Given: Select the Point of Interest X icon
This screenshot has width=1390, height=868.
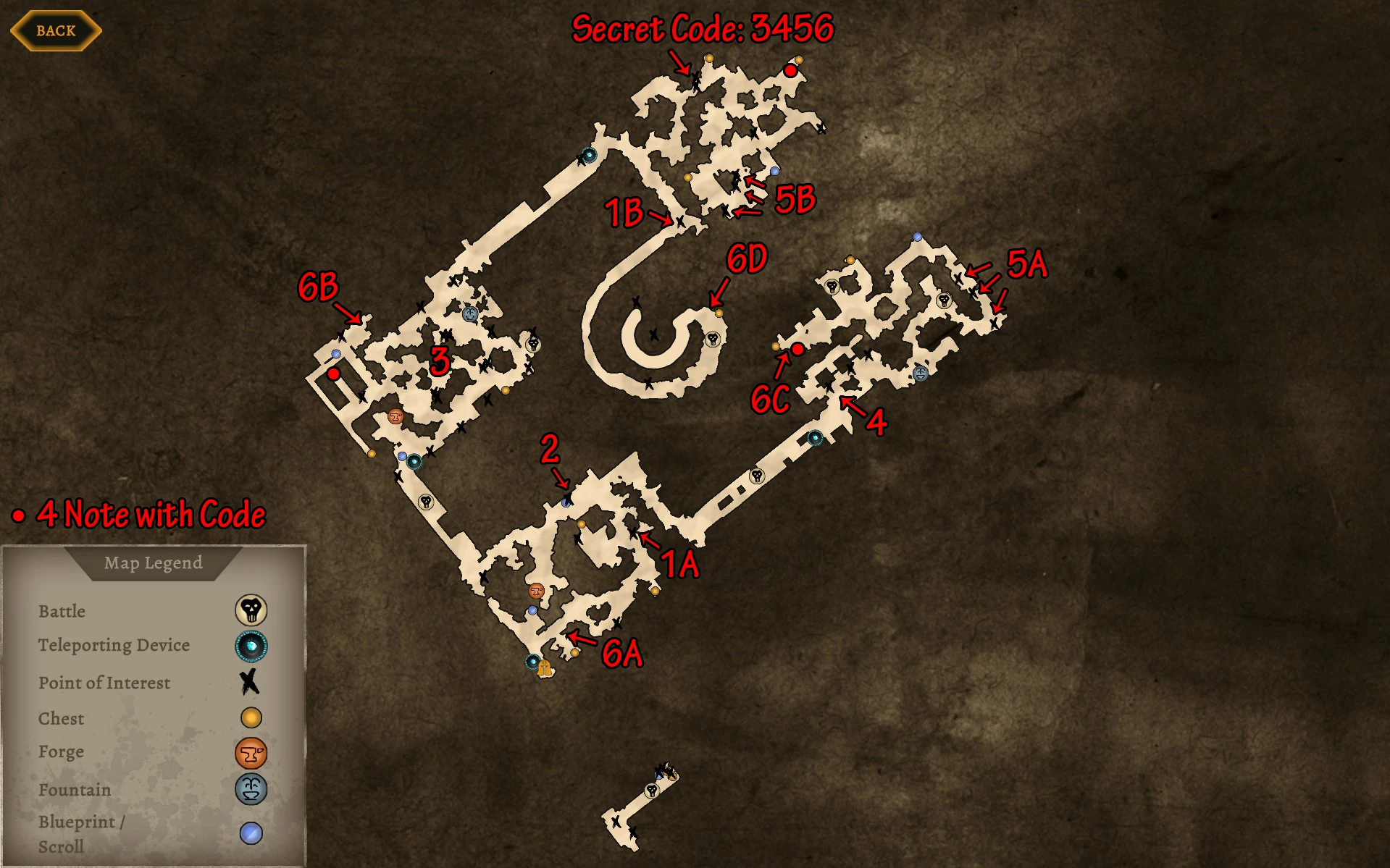Looking at the screenshot, I should (250, 681).
